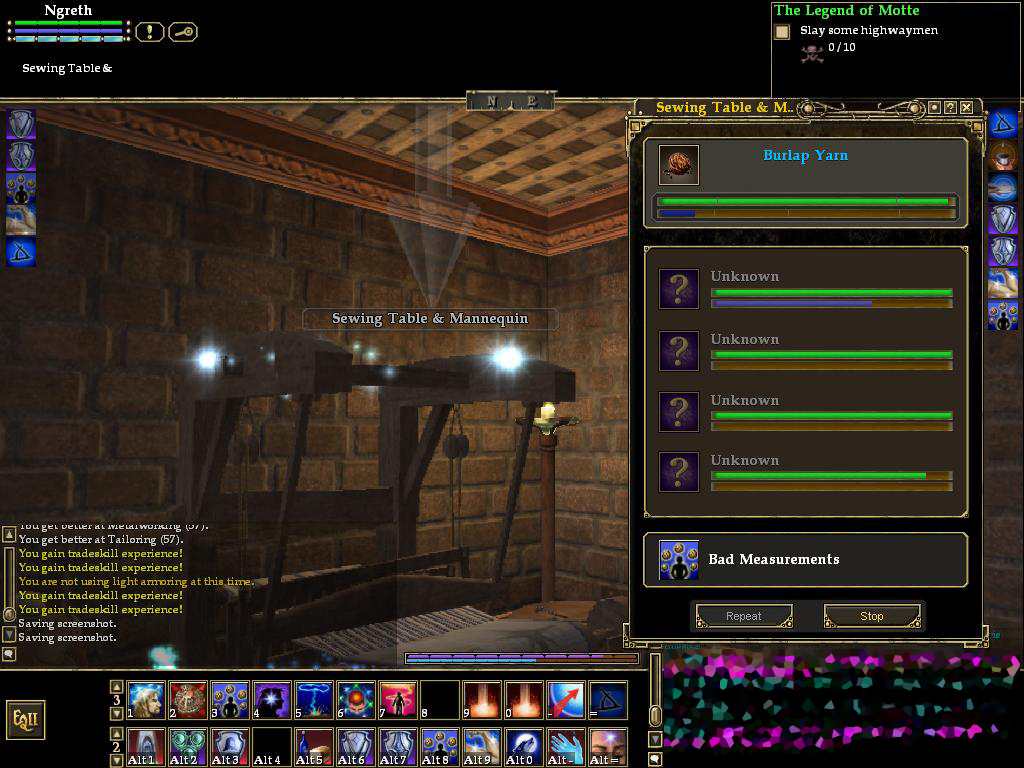Click the Bad Measurements event icon
Image resolution: width=1024 pixels, height=768 pixels.
679,560
